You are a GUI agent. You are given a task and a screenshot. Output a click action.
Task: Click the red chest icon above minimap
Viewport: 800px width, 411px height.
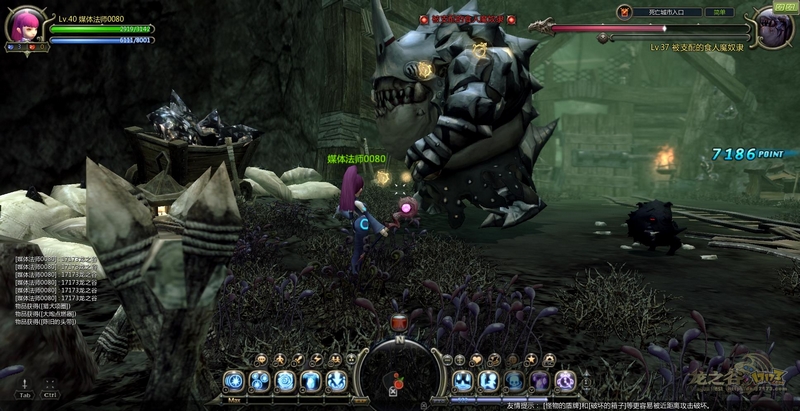(400, 322)
